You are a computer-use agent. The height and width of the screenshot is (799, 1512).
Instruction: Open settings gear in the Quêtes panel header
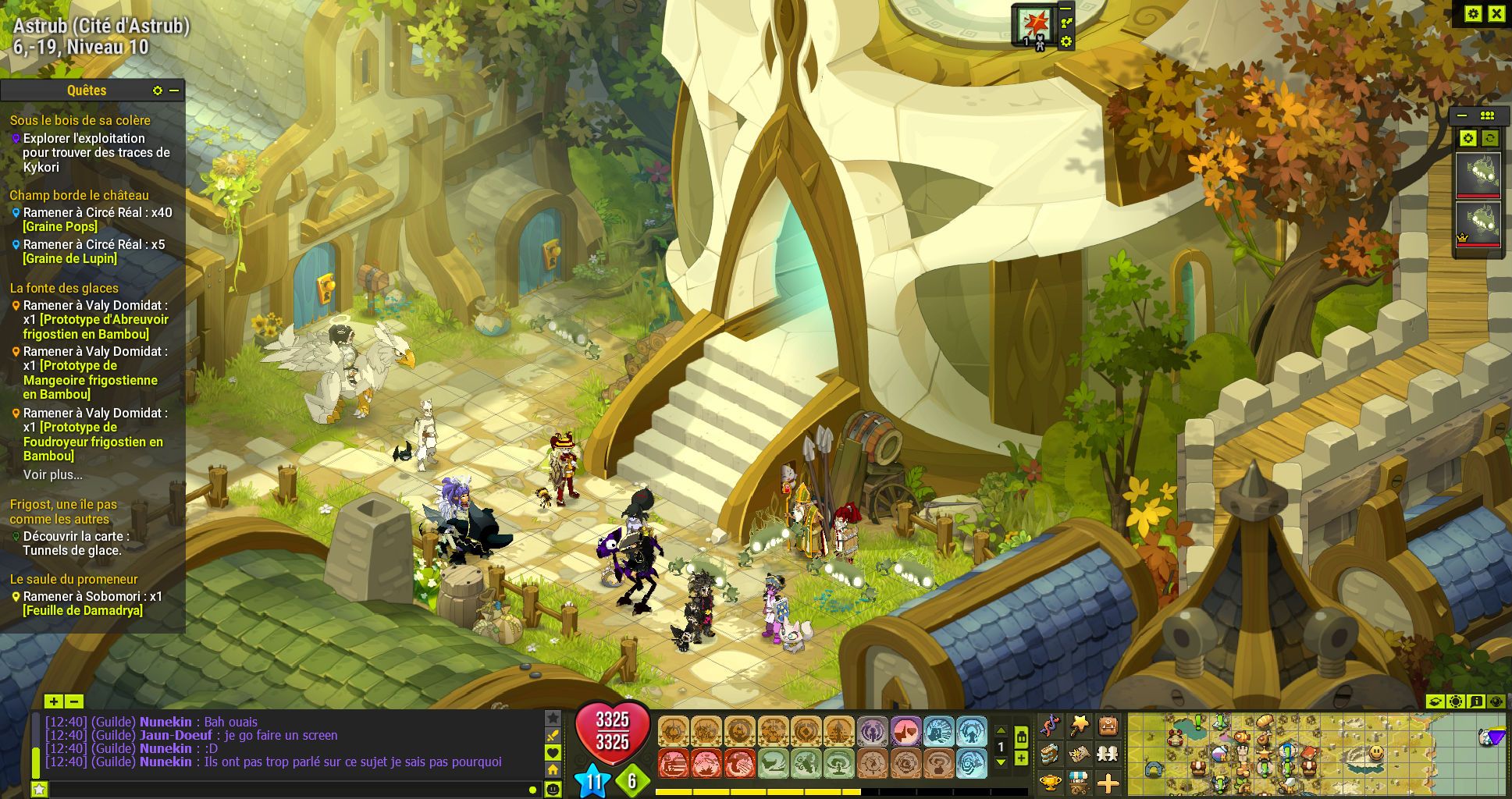158,91
